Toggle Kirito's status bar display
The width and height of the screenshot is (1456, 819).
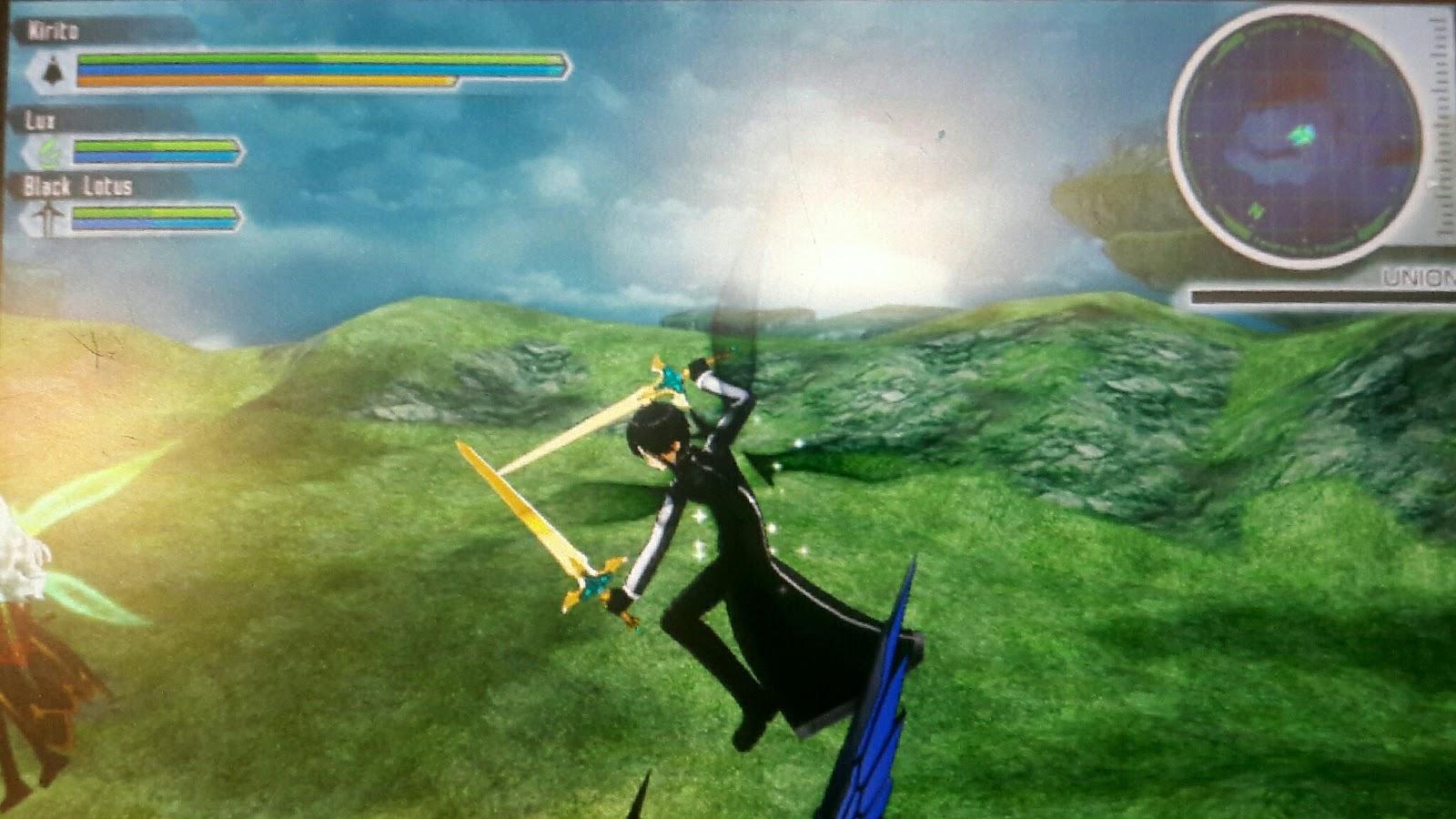273,68
